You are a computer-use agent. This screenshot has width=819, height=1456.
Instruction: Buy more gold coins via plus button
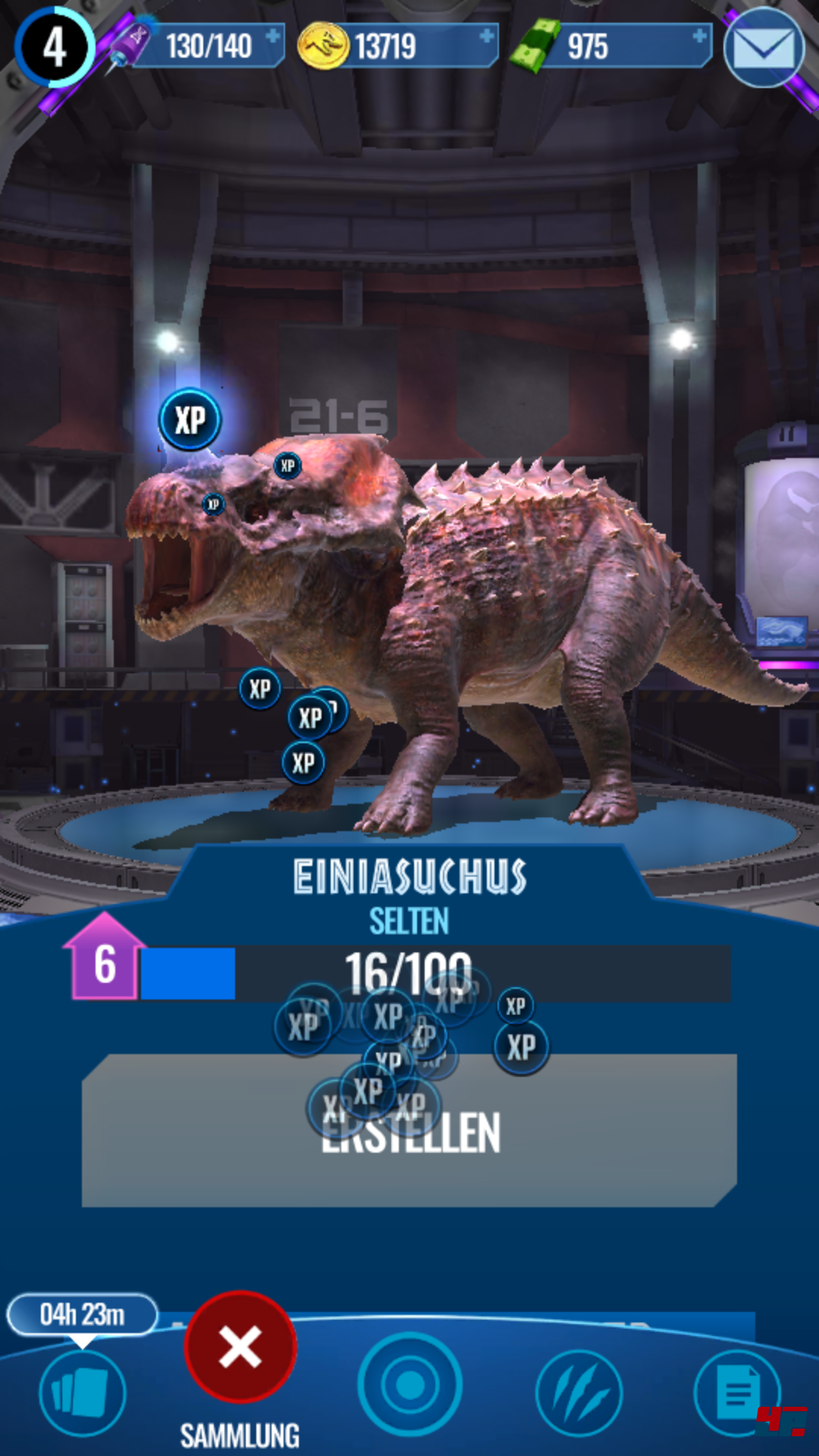[486, 36]
